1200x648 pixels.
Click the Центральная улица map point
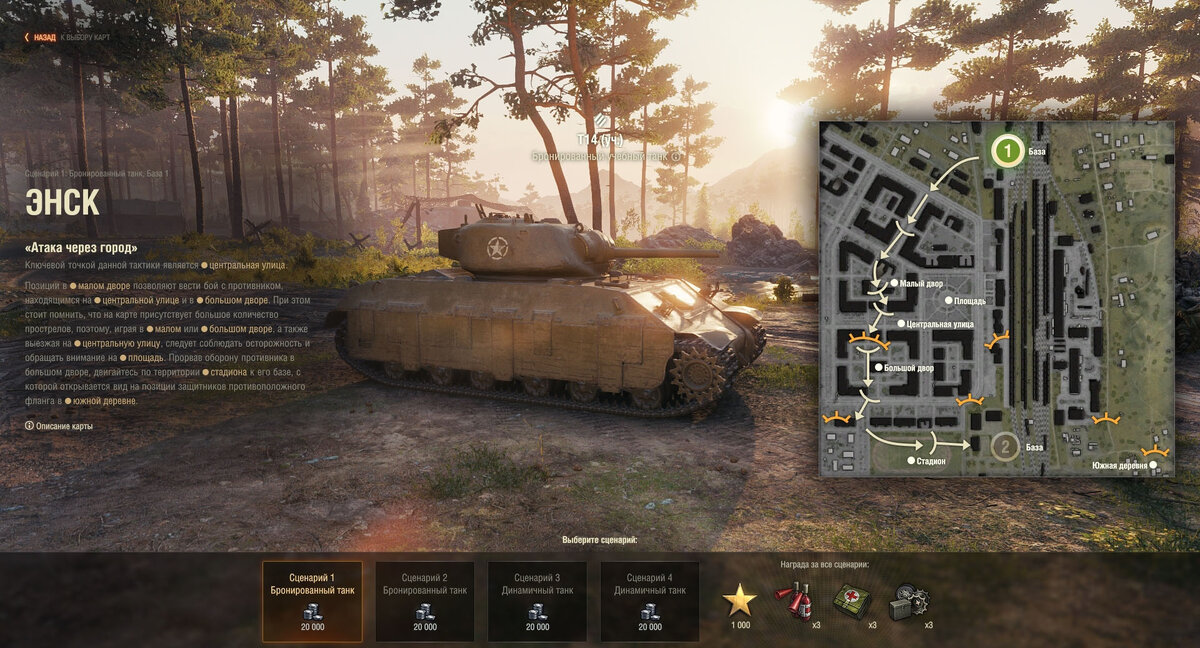[901, 324]
